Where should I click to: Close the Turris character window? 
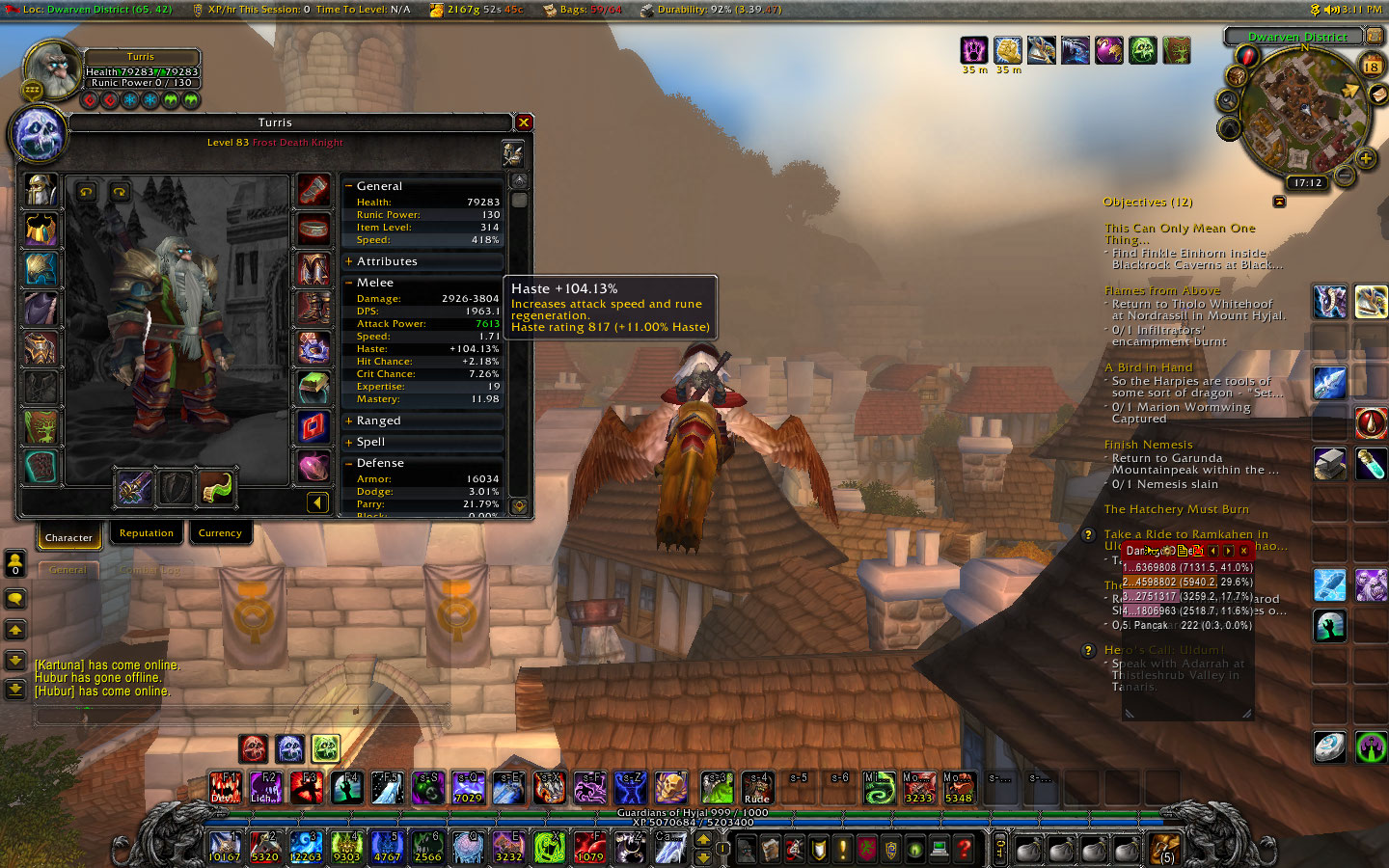pyautogui.click(x=524, y=122)
